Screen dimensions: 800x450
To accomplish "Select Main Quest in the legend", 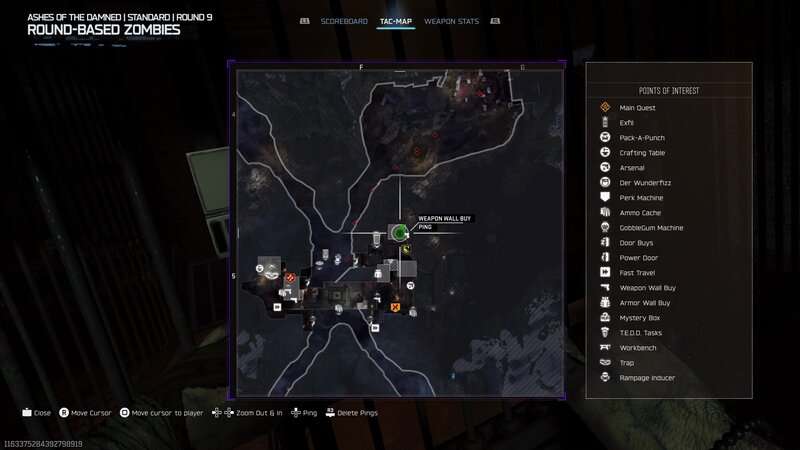I will pos(637,108).
